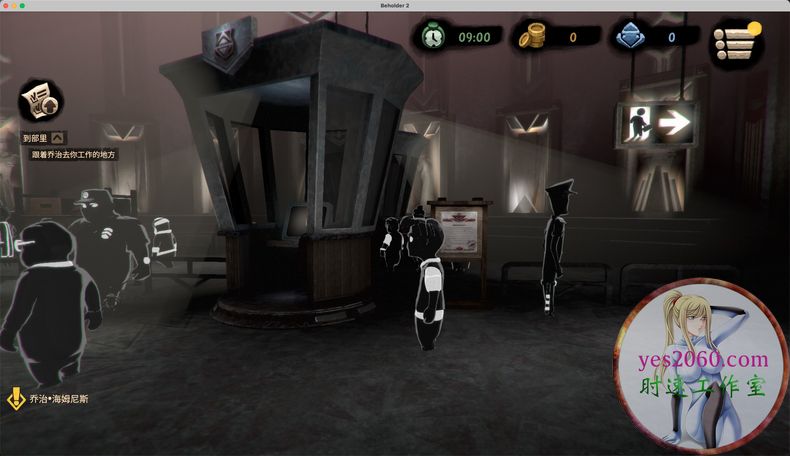Click the quest document icon
The width and height of the screenshot is (790, 456).
click(x=41, y=102)
